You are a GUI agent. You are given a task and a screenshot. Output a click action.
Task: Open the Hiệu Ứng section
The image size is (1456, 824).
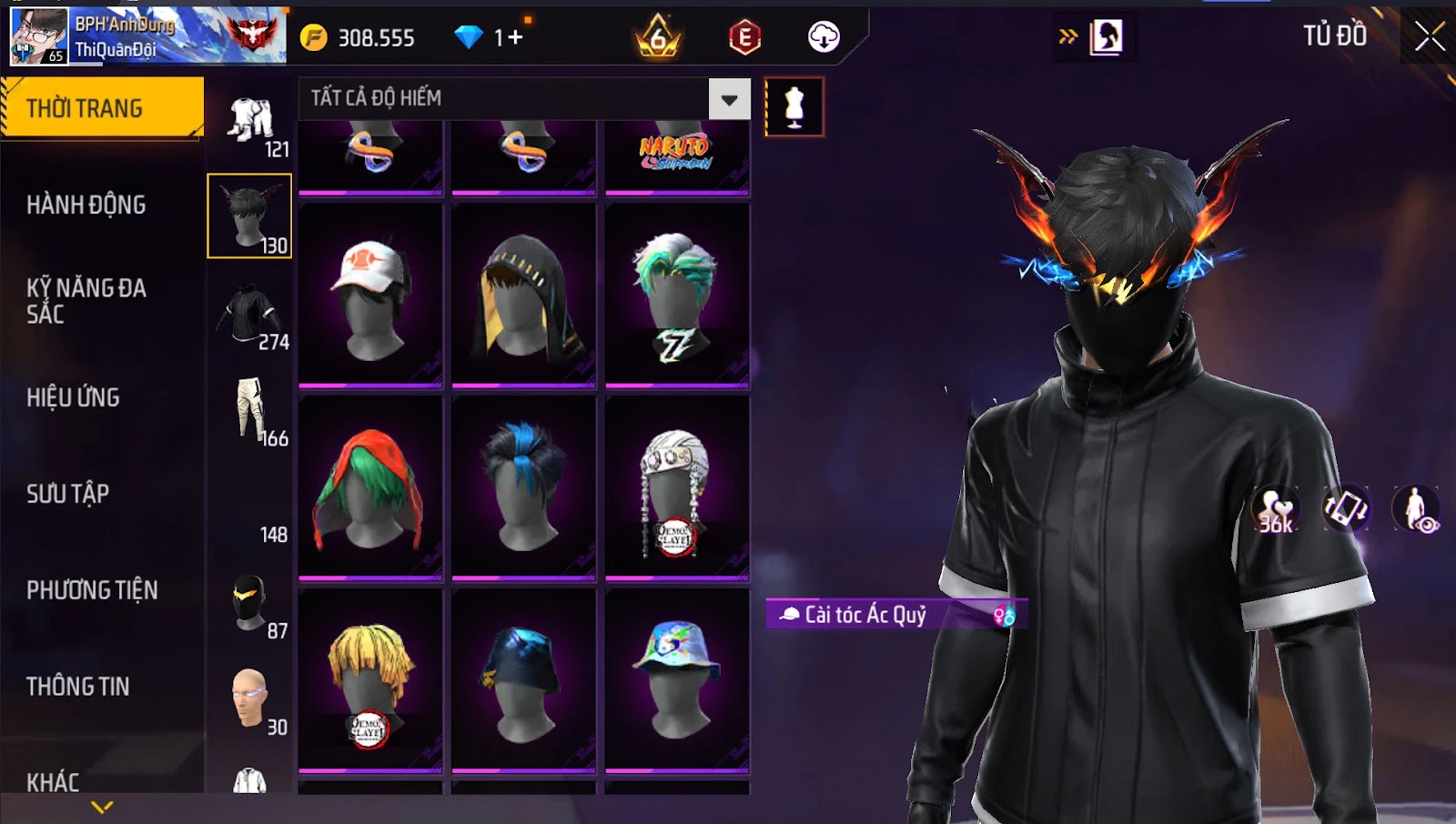pos(73,397)
